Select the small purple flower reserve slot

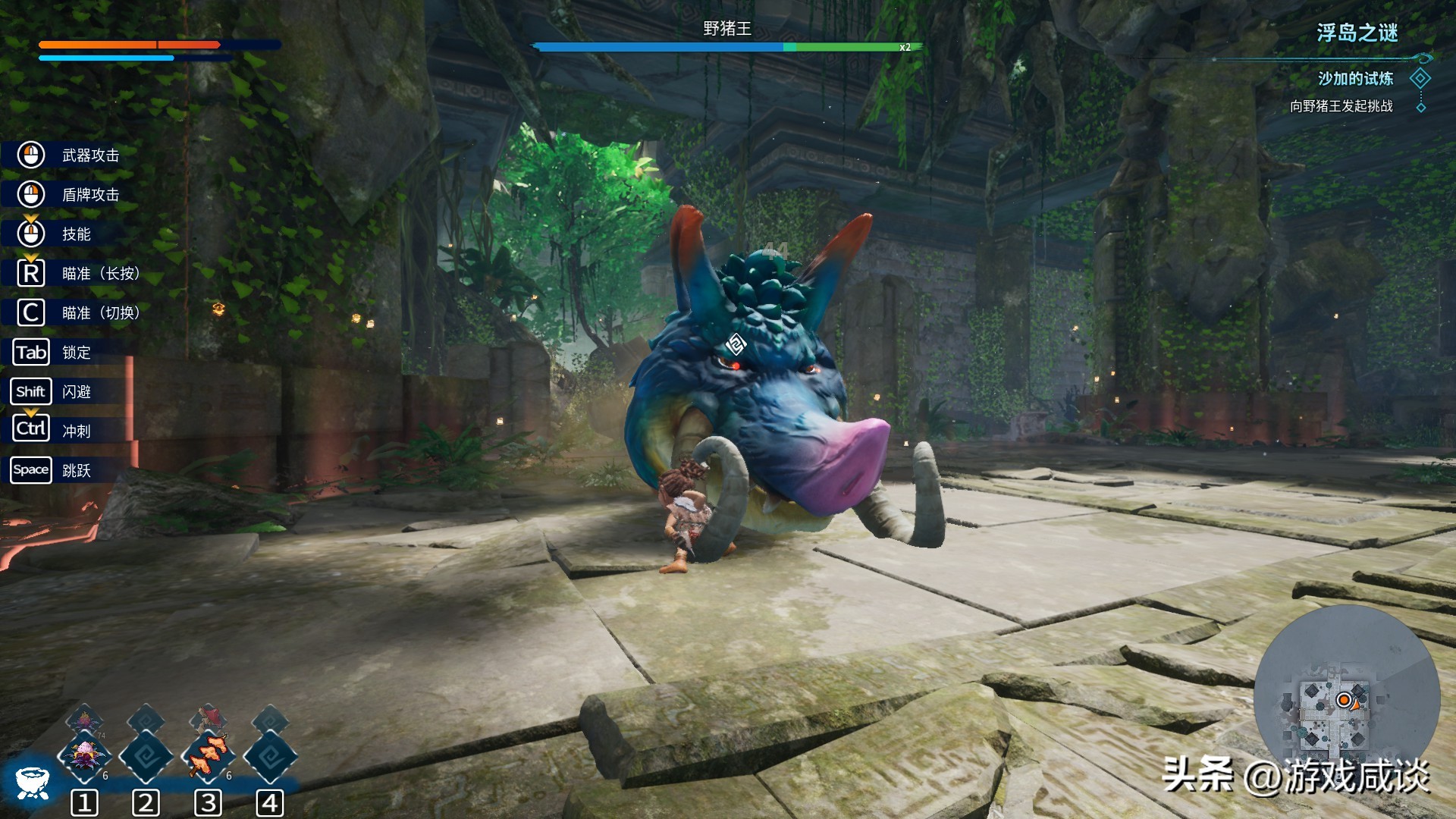[x=84, y=717]
